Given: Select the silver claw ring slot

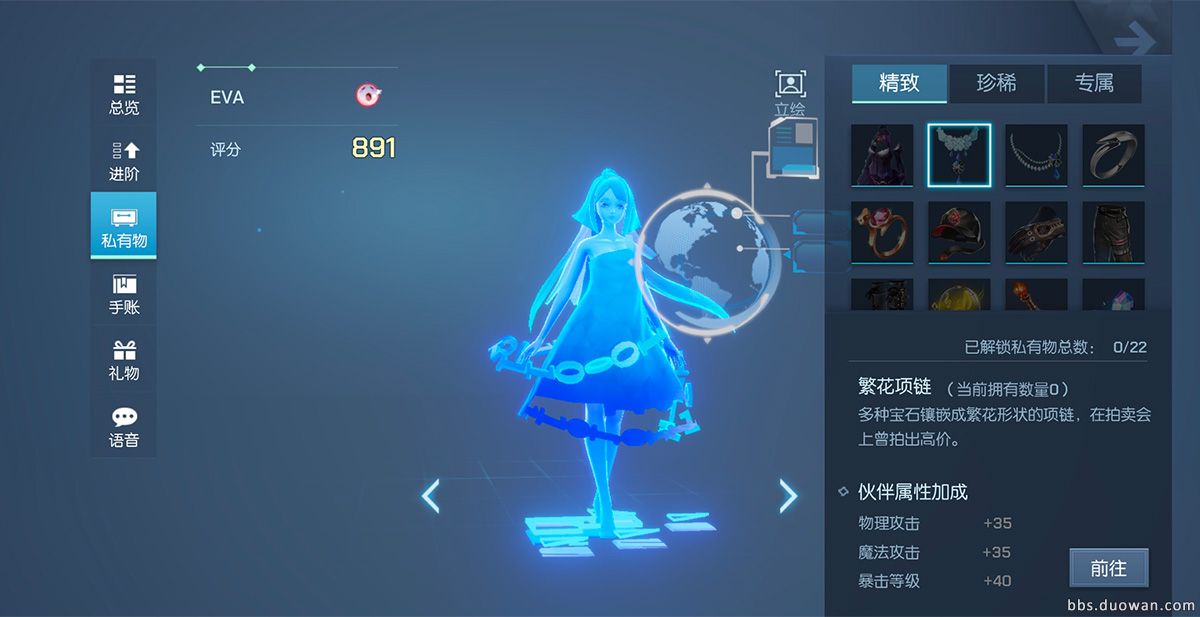Looking at the screenshot, I should 1113,155.
